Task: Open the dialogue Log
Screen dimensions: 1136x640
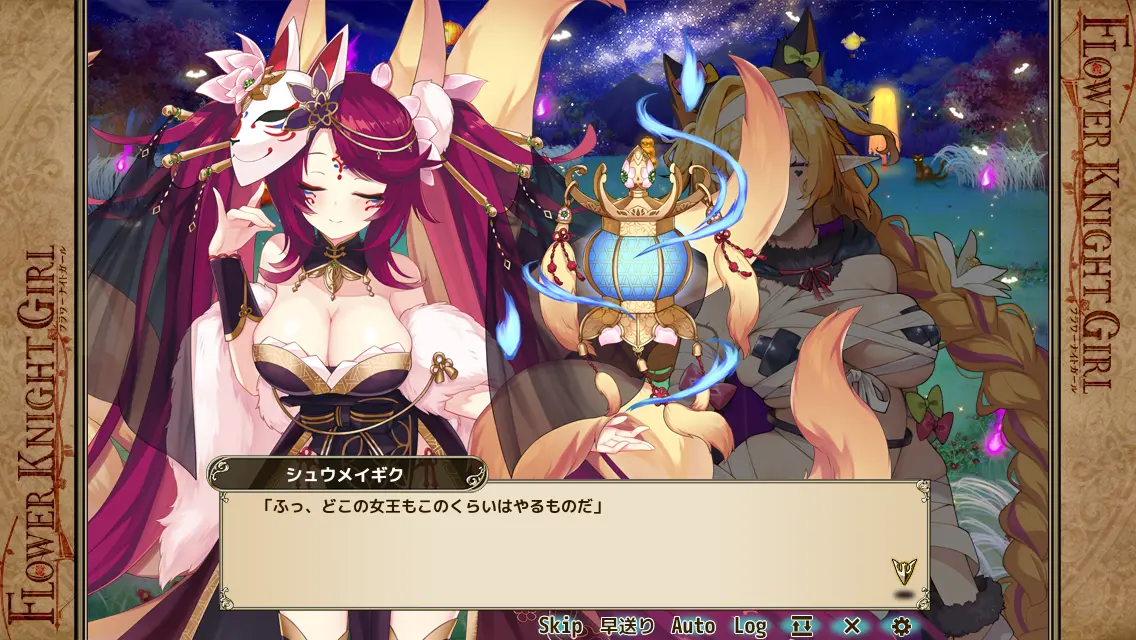Action: (750, 626)
